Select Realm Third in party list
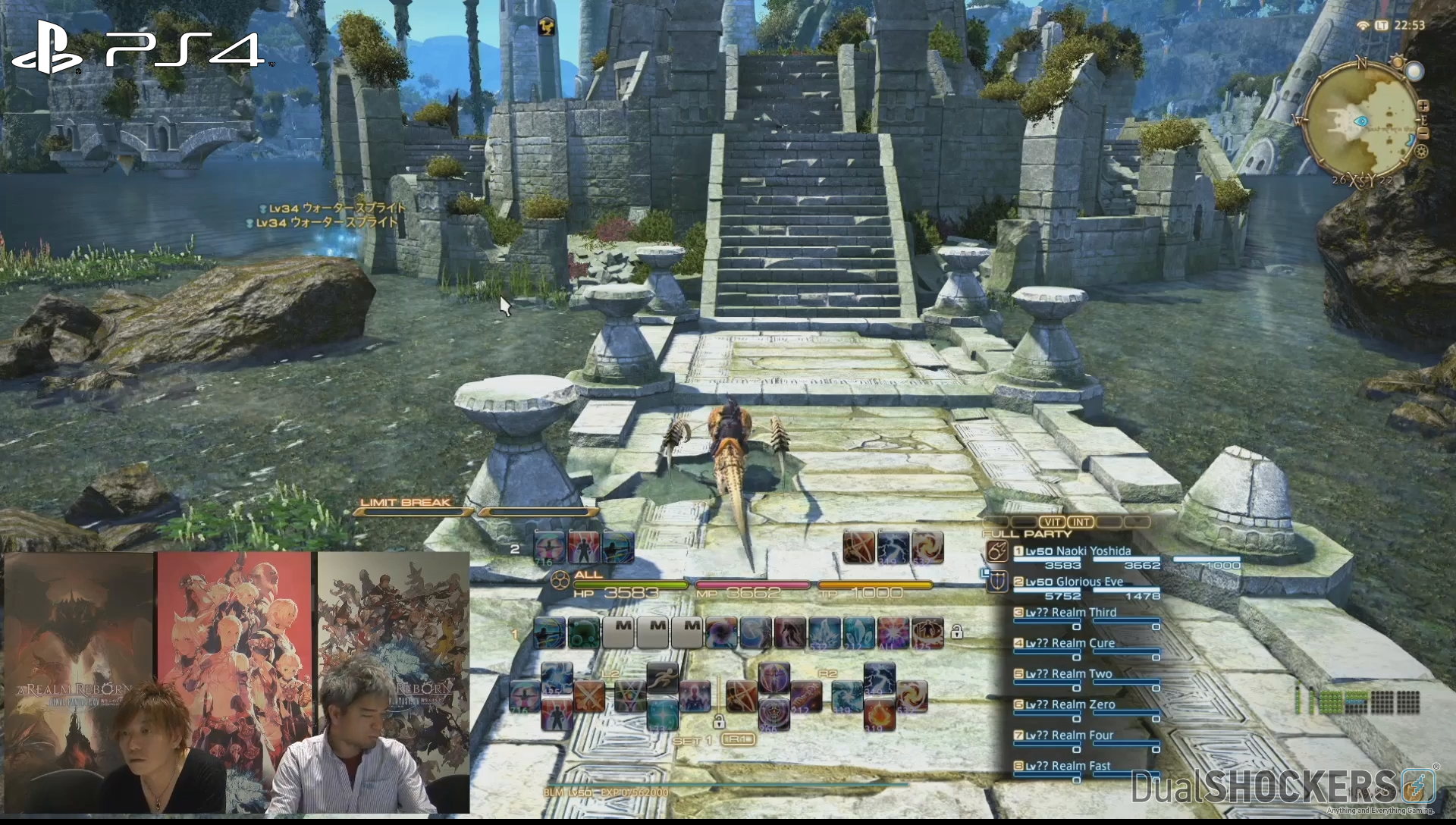Viewport: 1456px width, 825px height. tap(1071, 613)
